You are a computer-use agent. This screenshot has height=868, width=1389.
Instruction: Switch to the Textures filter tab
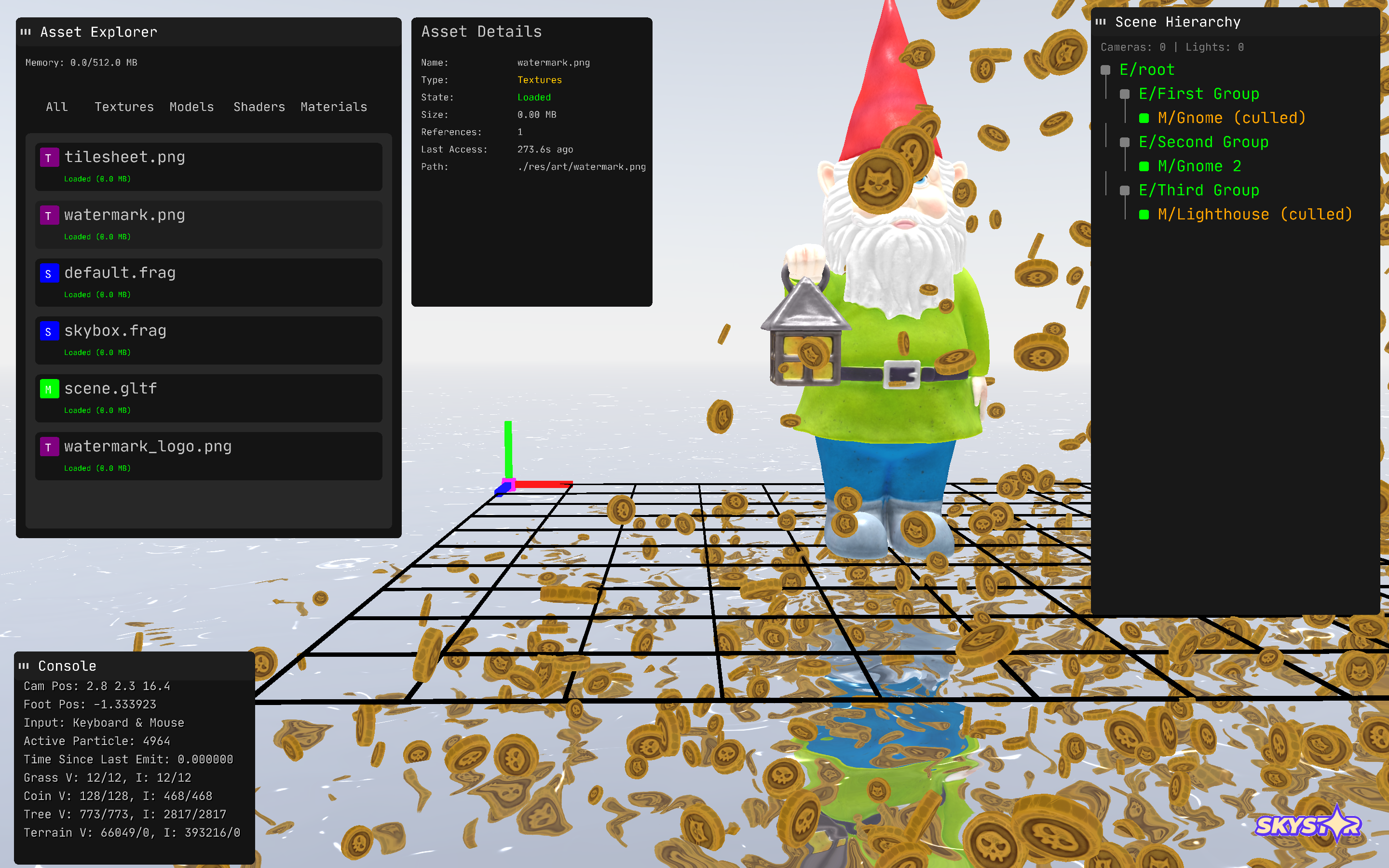pos(124,107)
